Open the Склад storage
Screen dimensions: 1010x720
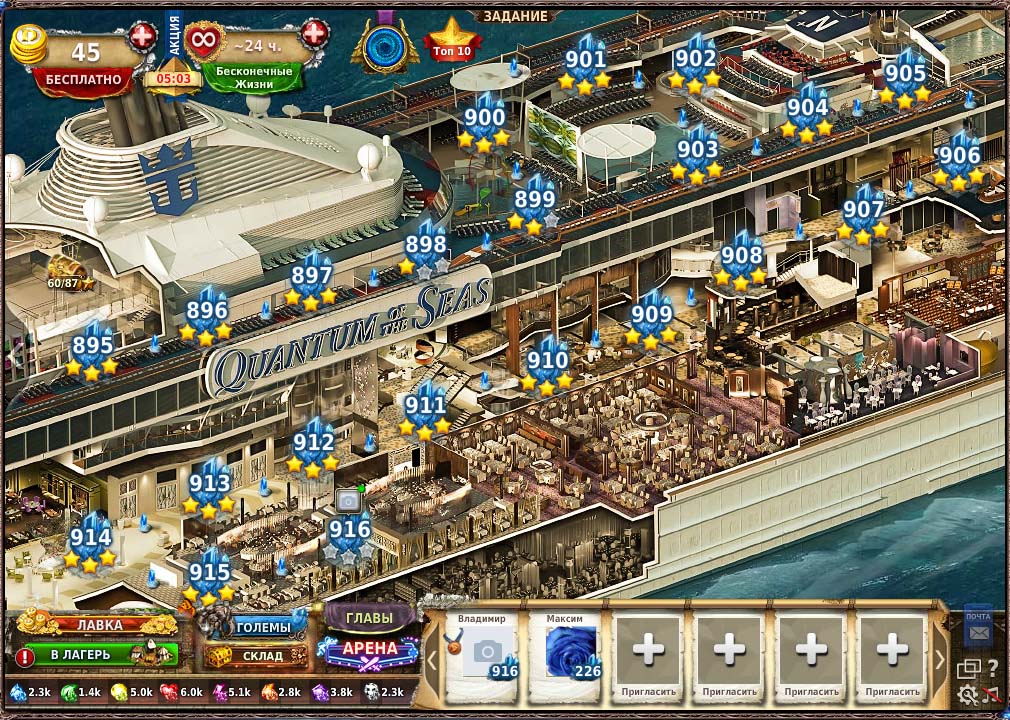pos(257,656)
